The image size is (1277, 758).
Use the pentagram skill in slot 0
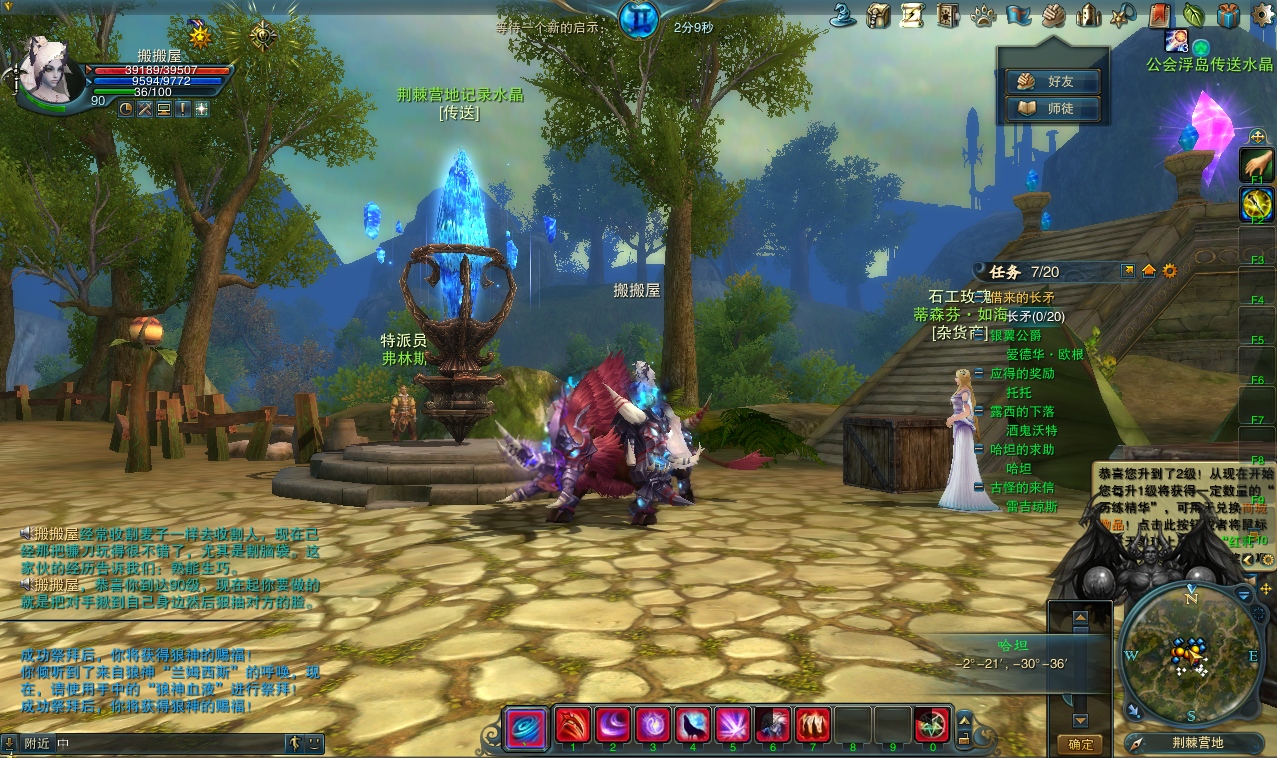click(932, 724)
